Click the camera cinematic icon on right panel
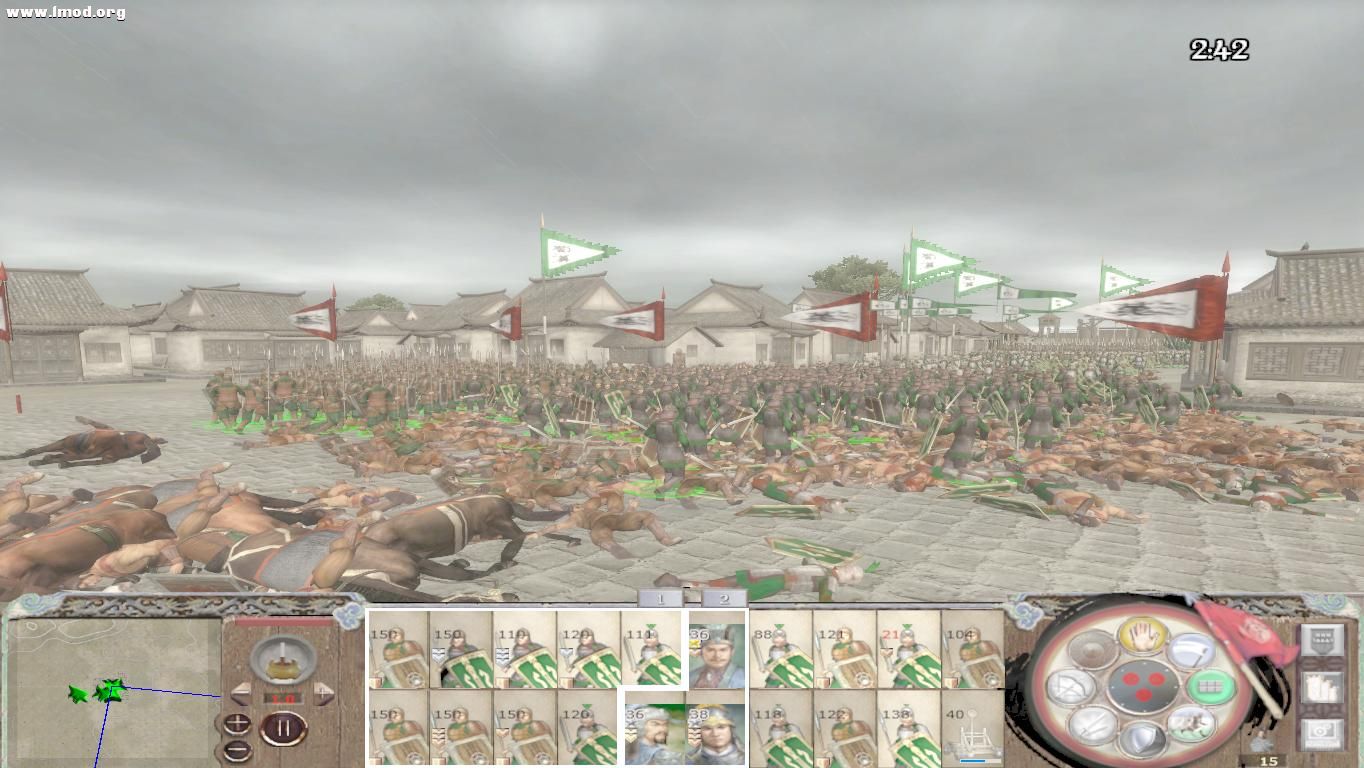The image size is (1364, 768). pyautogui.click(x=1322, y=733)
